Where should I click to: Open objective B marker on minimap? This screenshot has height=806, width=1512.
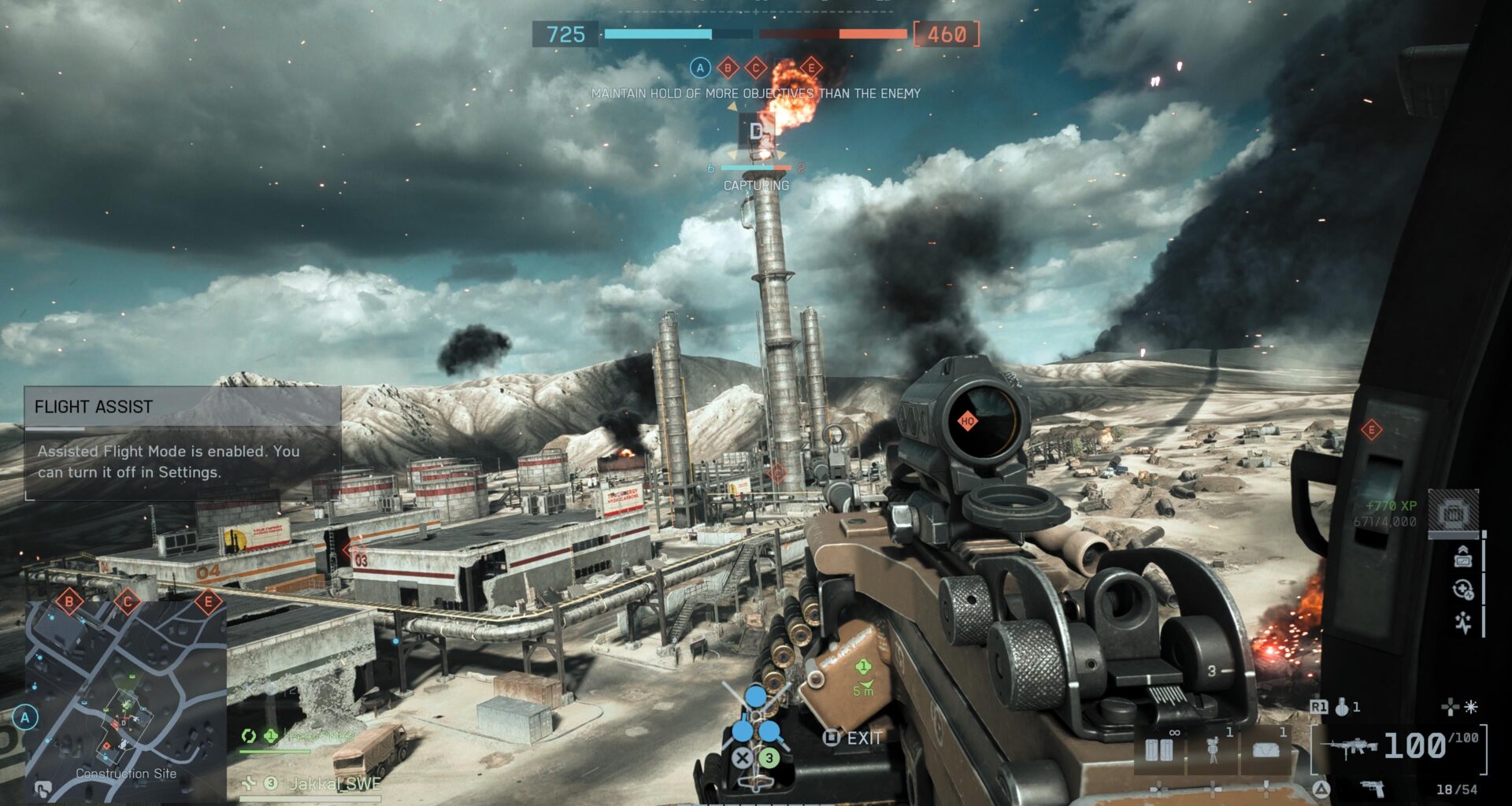[x=71, y=602]
